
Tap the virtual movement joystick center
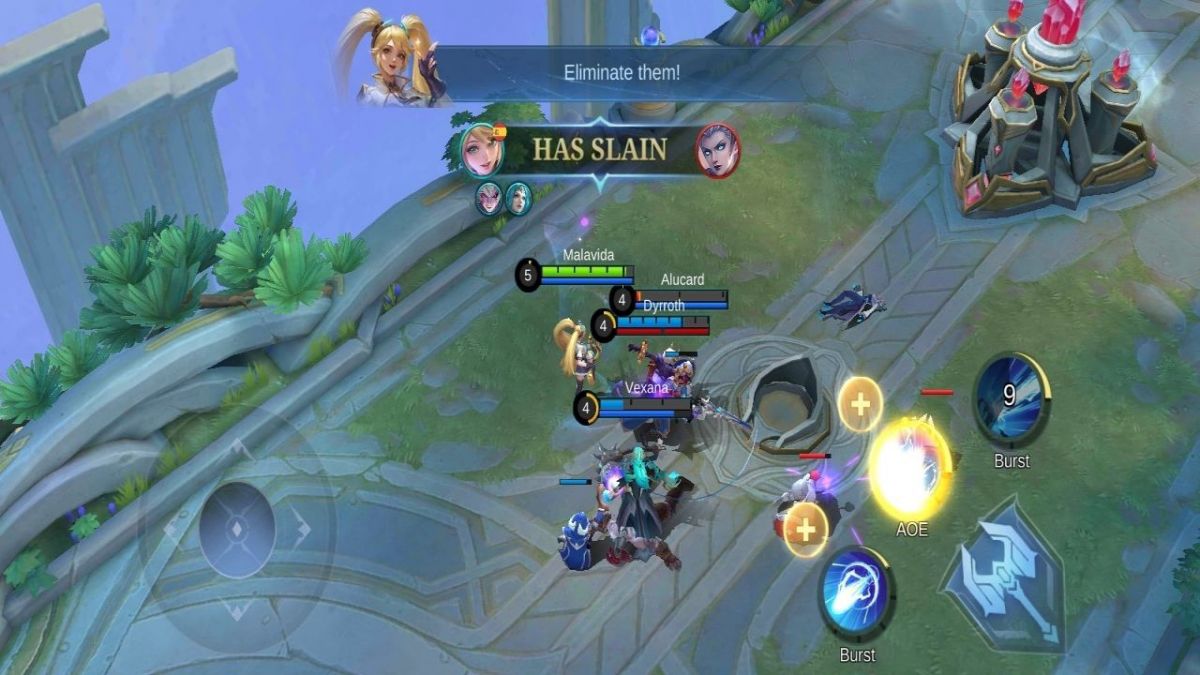click(x=237, y=528)
